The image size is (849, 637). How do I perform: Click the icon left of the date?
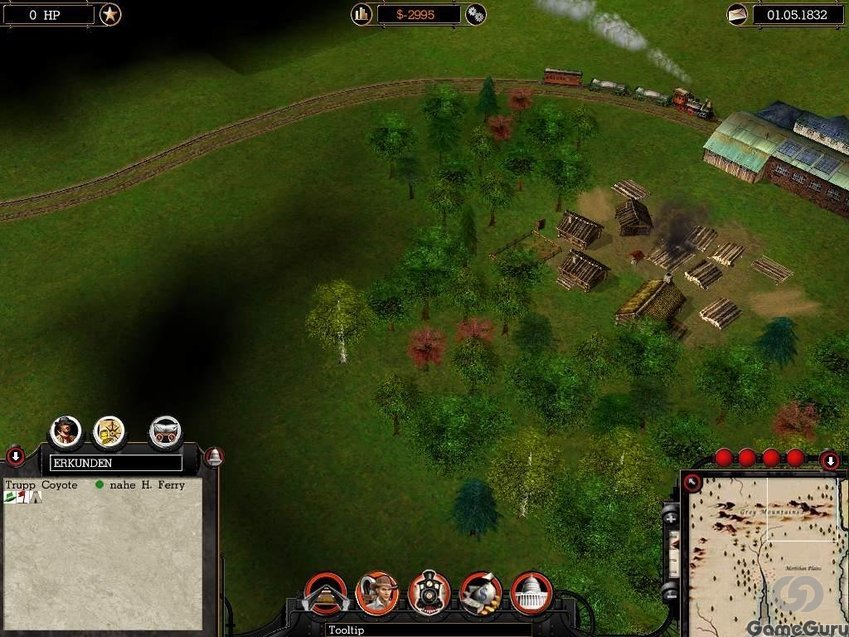737,14
